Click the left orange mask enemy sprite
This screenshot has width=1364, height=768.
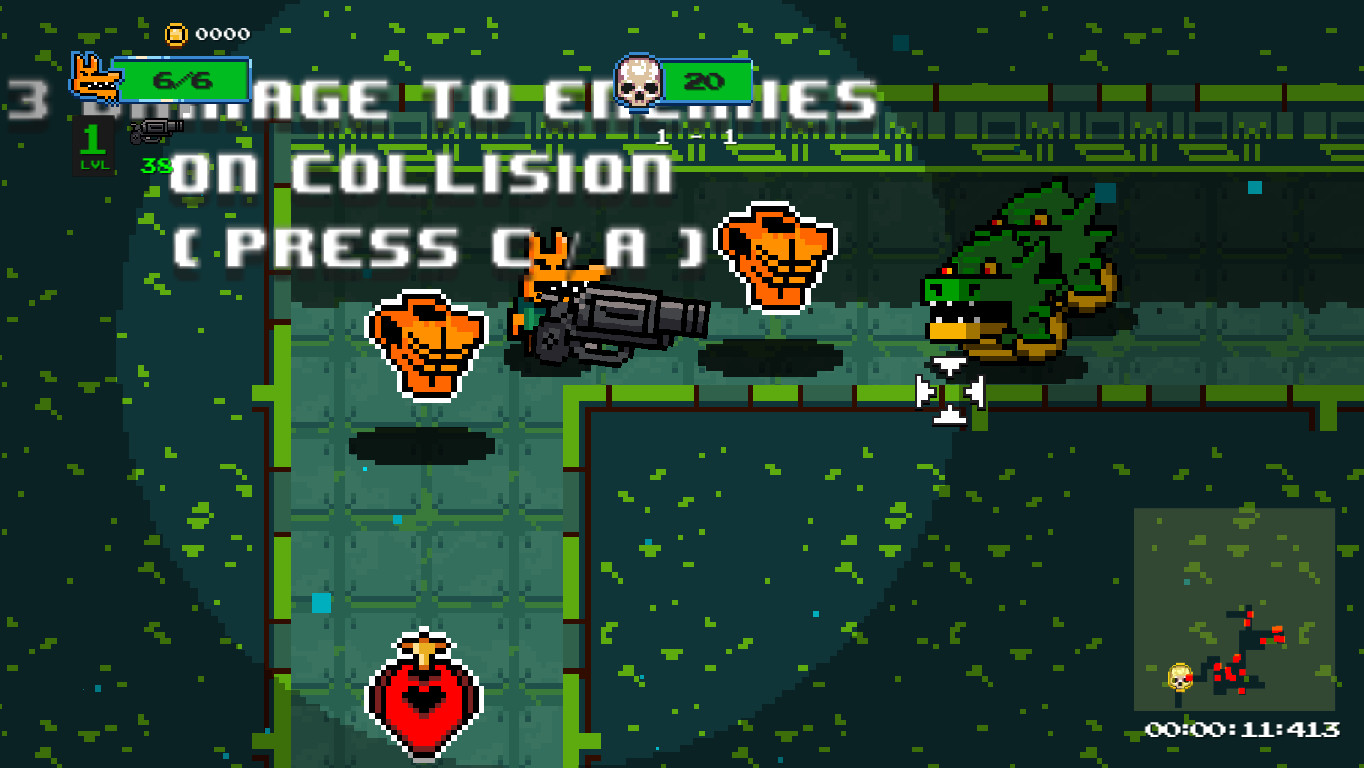tap(424, 343)
